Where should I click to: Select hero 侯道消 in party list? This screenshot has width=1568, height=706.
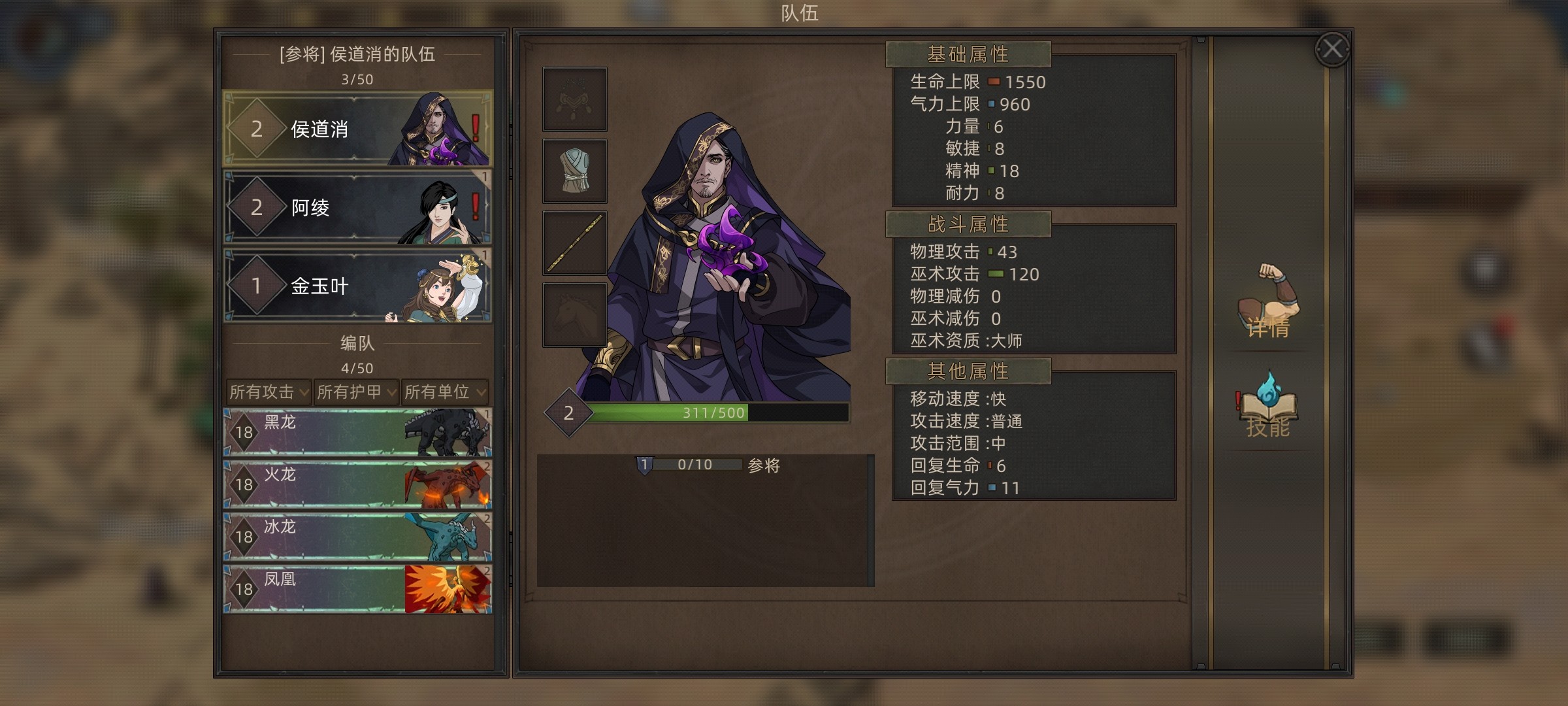click(357, 129)
